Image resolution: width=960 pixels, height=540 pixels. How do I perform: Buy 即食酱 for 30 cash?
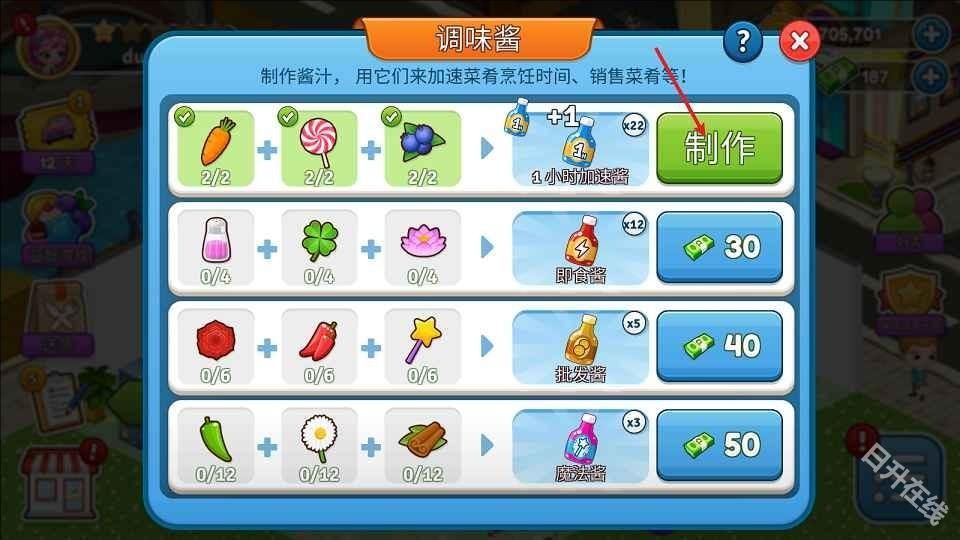tap(719, 247)
